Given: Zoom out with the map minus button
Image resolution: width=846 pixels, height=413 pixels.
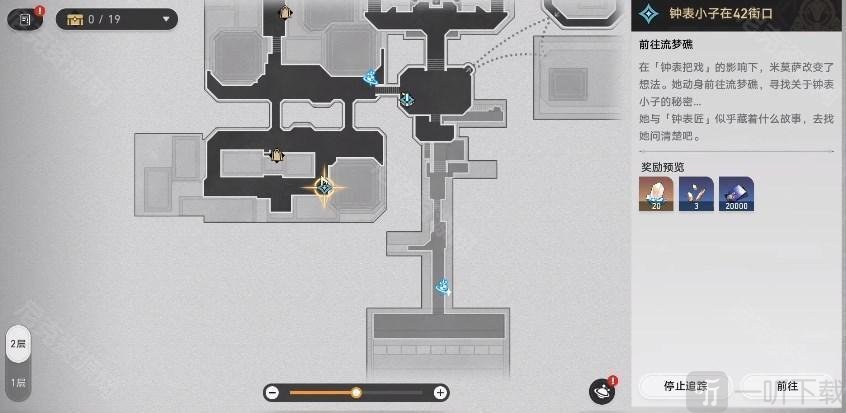Looking at the screenshot, I should click(272, 392).
